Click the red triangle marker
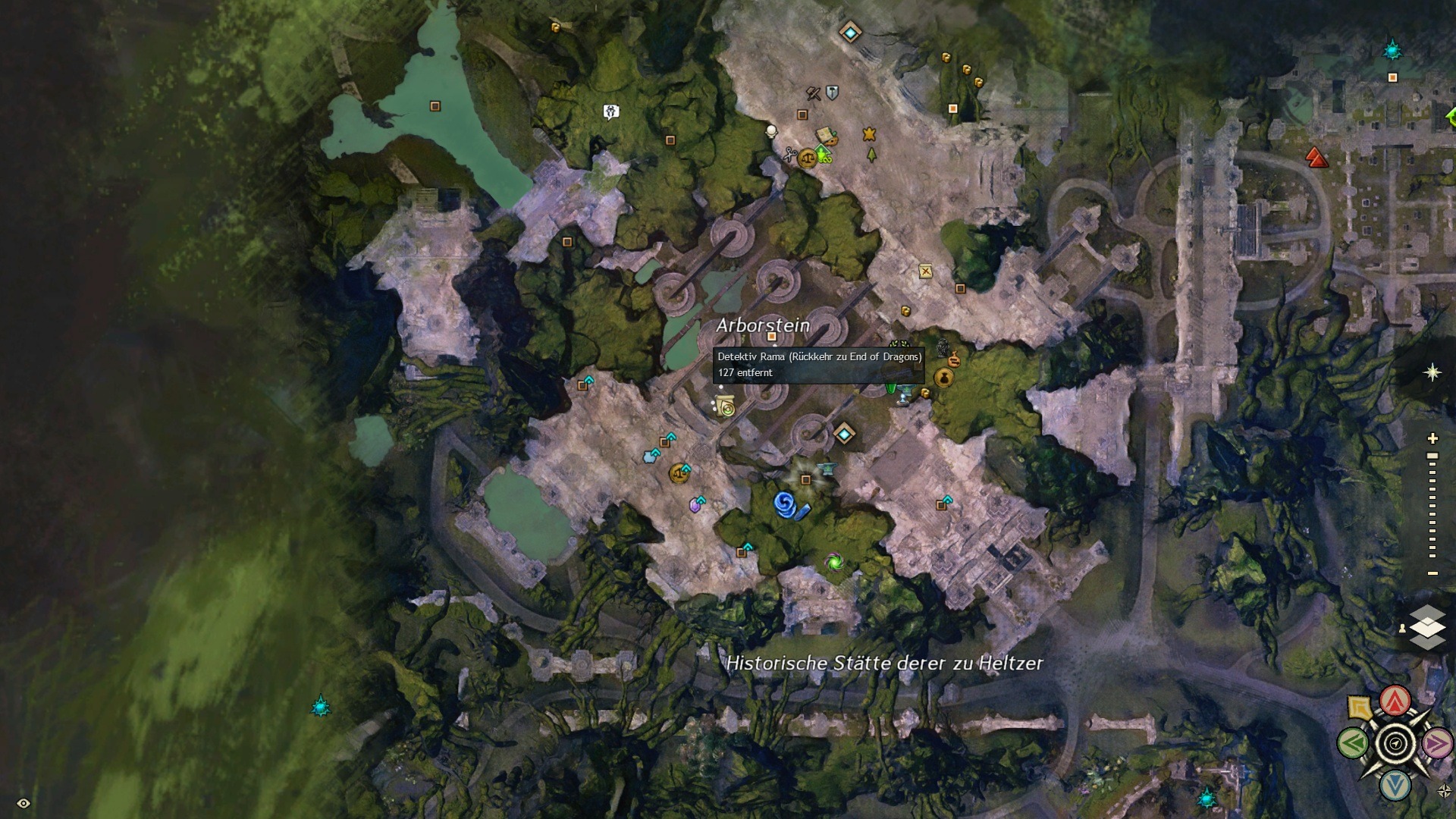1456x819 pixels. (1316, 158)
